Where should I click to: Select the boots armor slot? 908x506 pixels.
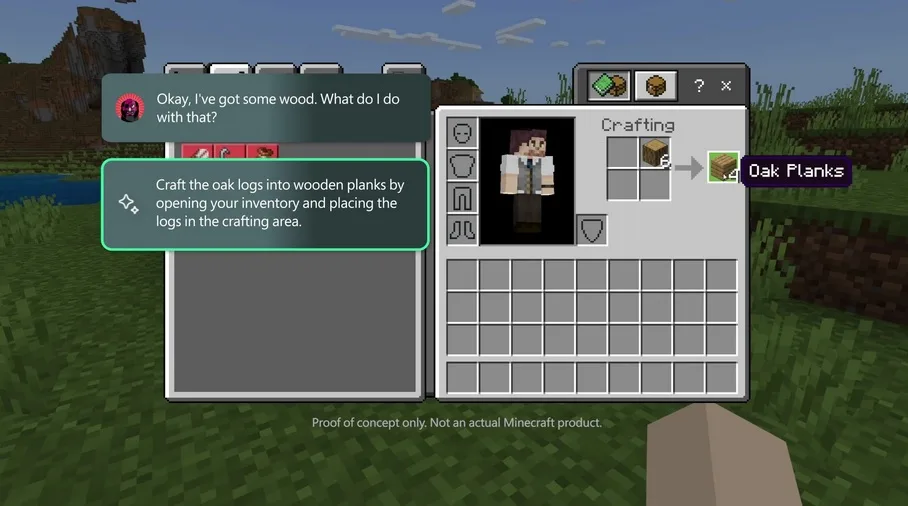[x=462, y=229]
